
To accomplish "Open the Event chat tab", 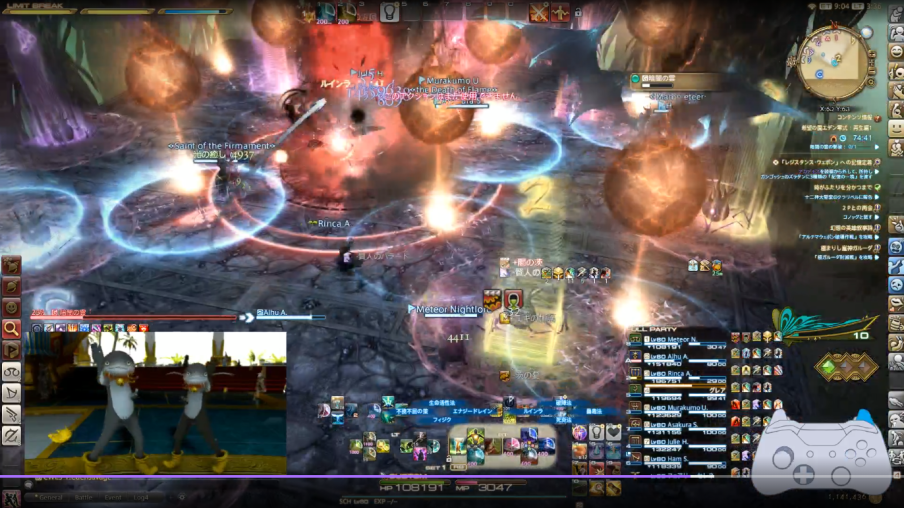I will [x=114, y=496].
